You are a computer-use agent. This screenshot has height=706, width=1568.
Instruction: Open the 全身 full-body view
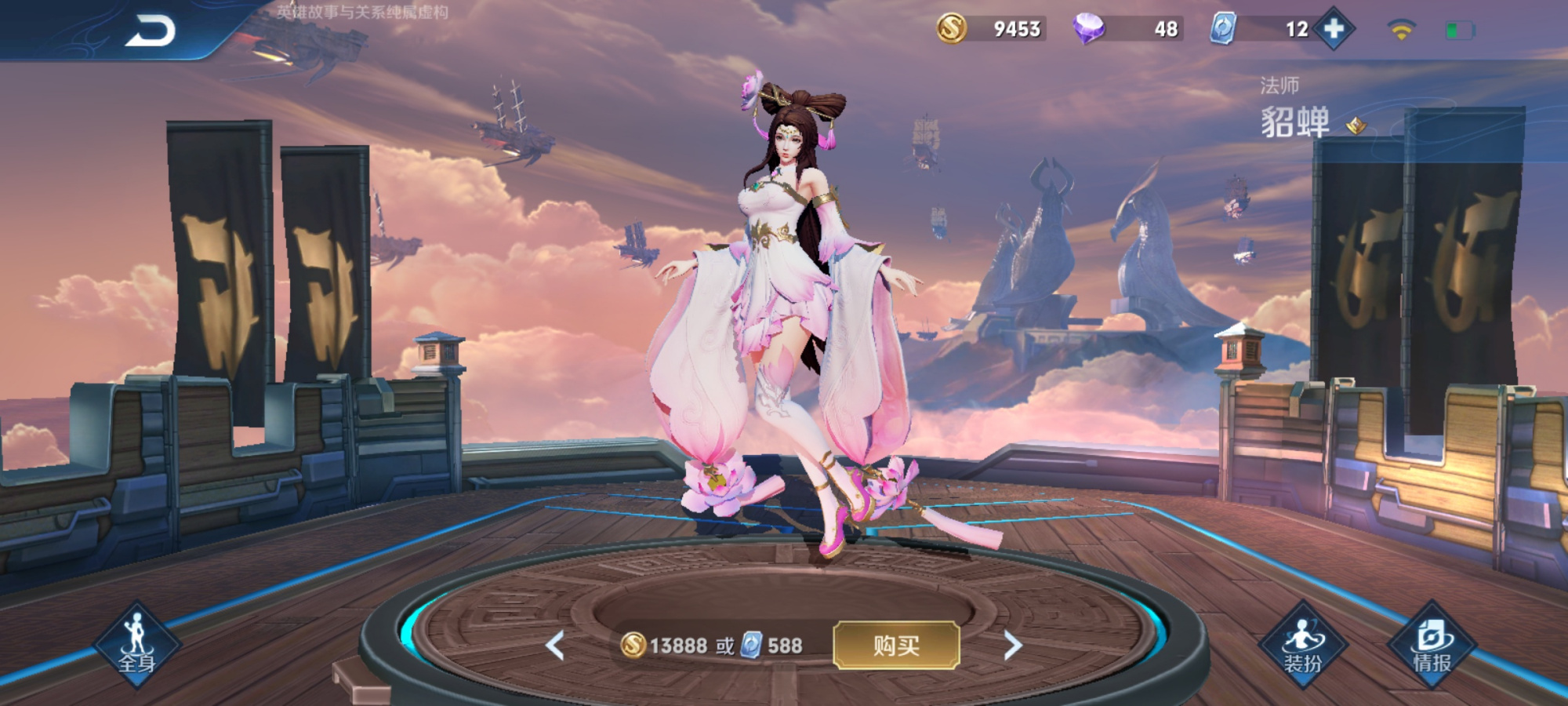click(x=137, y=645)
